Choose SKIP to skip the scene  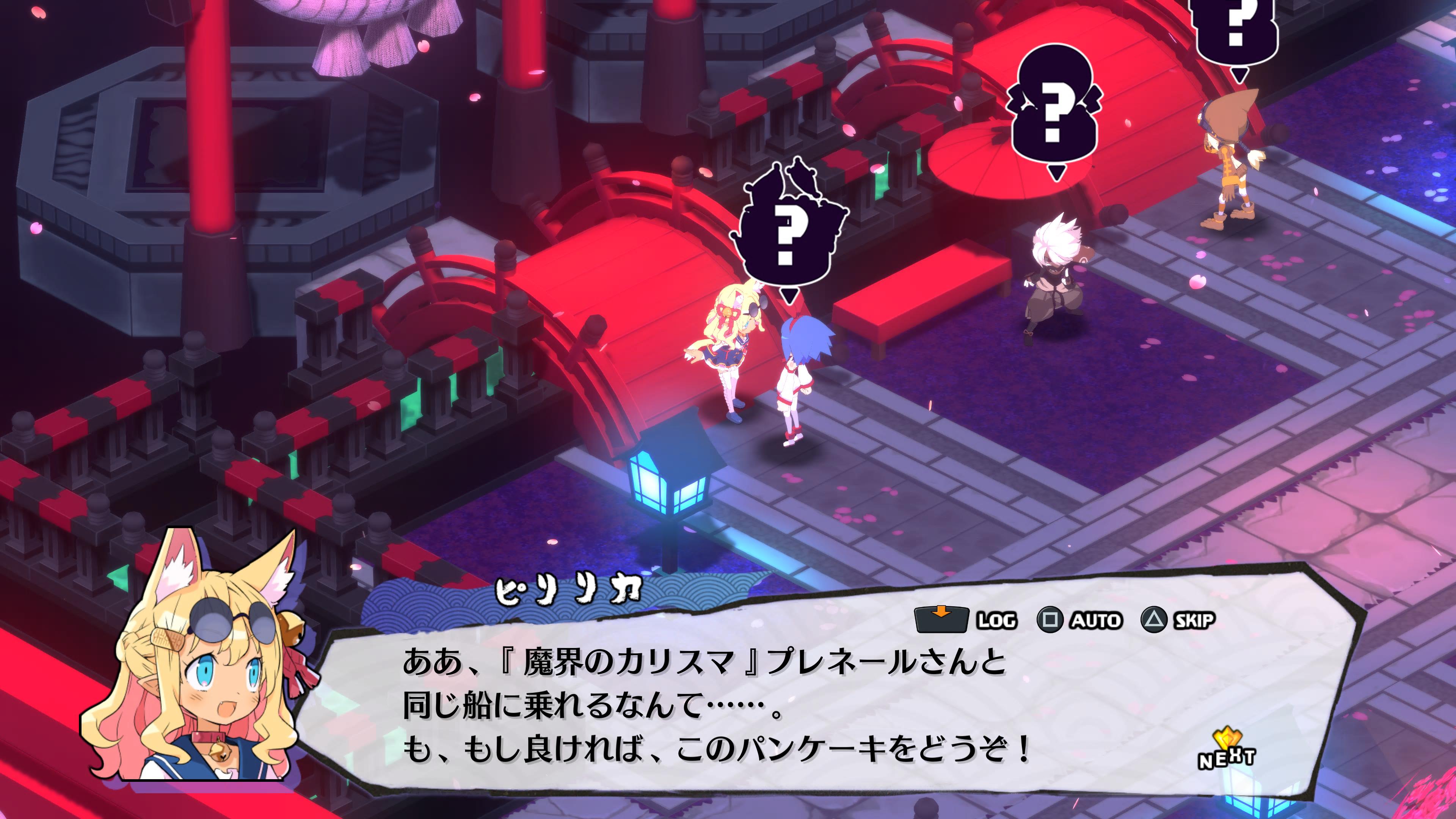click(x=1178, y=620)
